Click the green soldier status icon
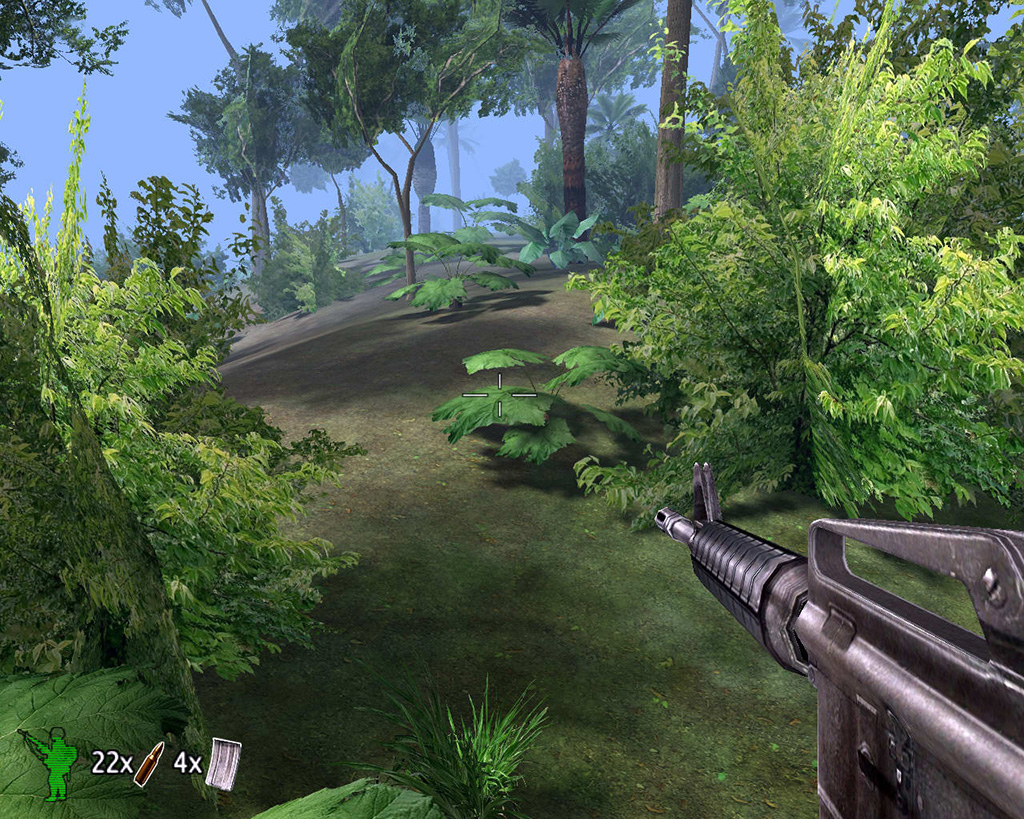1024x819 pixels. coord(54,763)
